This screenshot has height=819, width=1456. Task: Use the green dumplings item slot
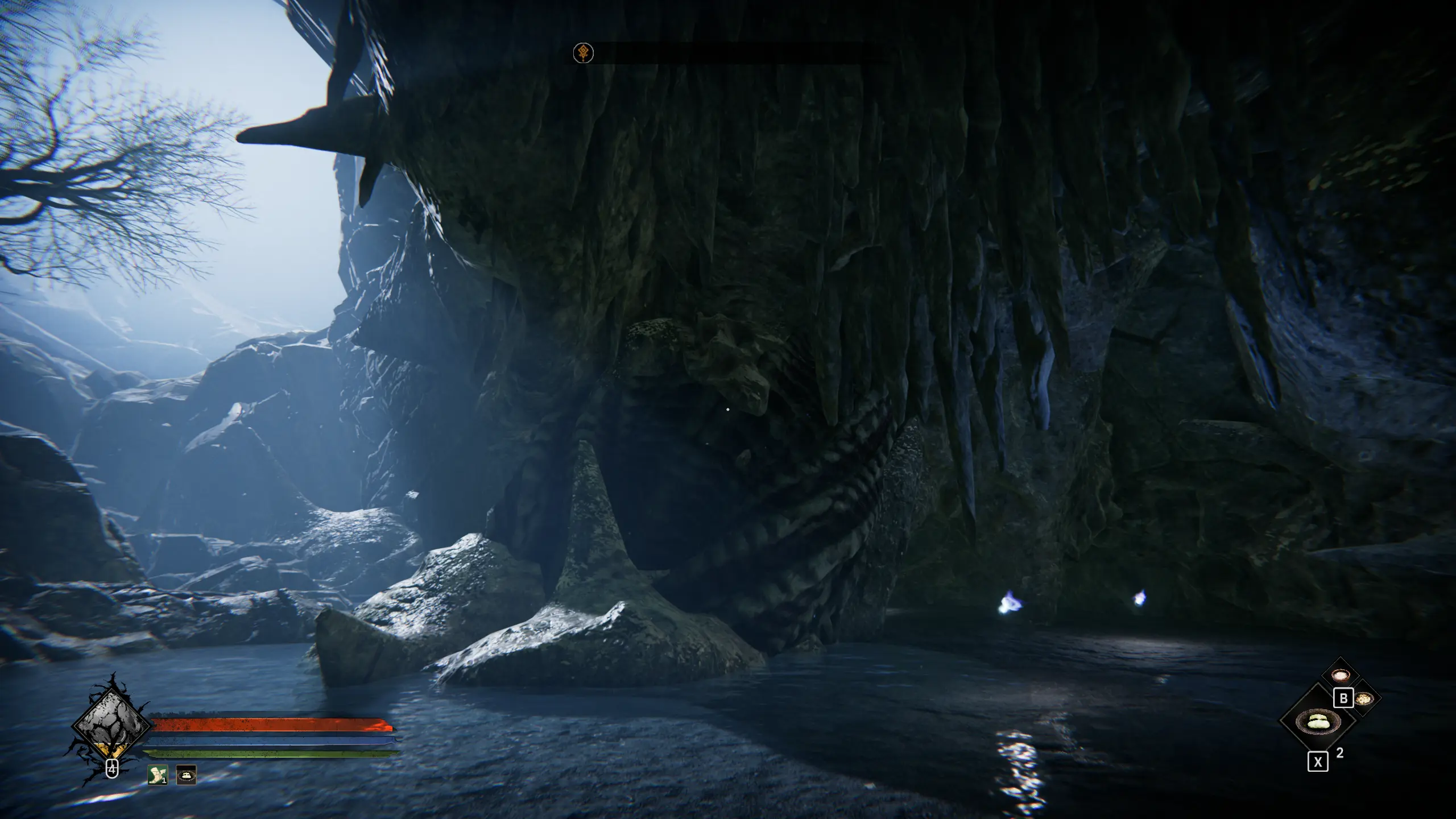pyautogui.click(x=1317, y=722)
